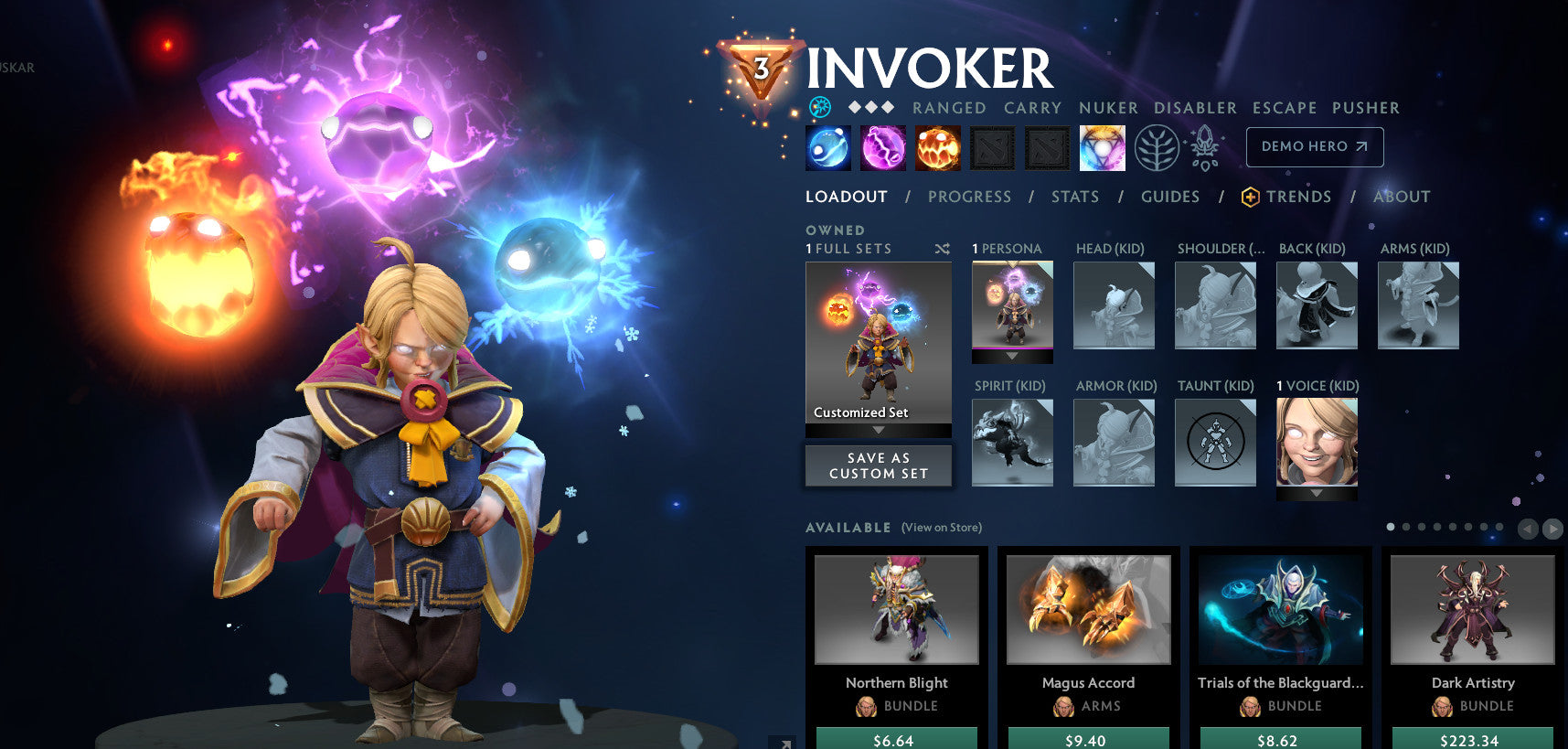The height and width of the screenshot is (749, 1568).
Task: Click the gold plus icon beside TRENDS
Action: [x=1248, y=196]
